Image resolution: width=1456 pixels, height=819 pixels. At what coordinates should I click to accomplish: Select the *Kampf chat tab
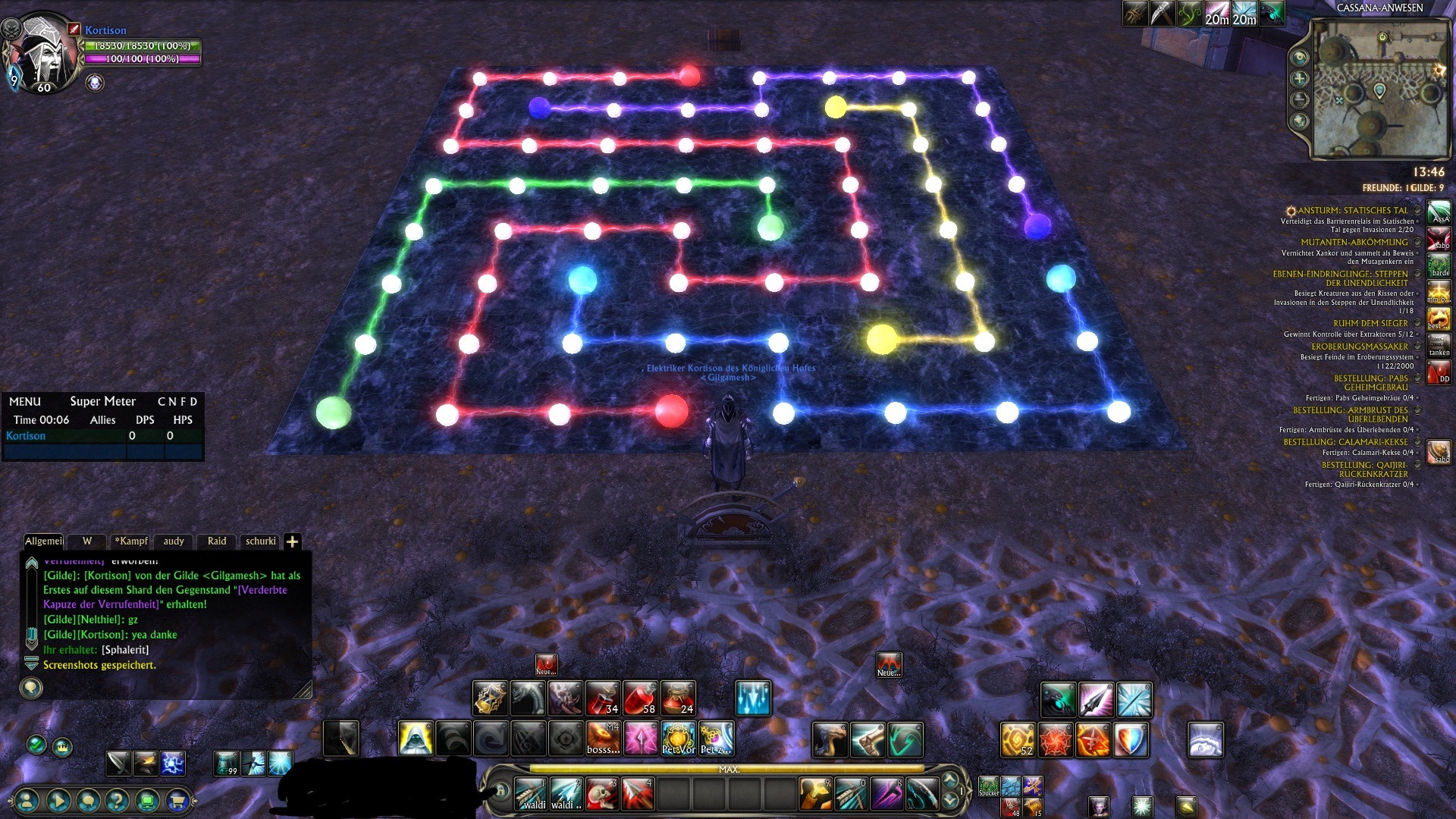point(131,541)
